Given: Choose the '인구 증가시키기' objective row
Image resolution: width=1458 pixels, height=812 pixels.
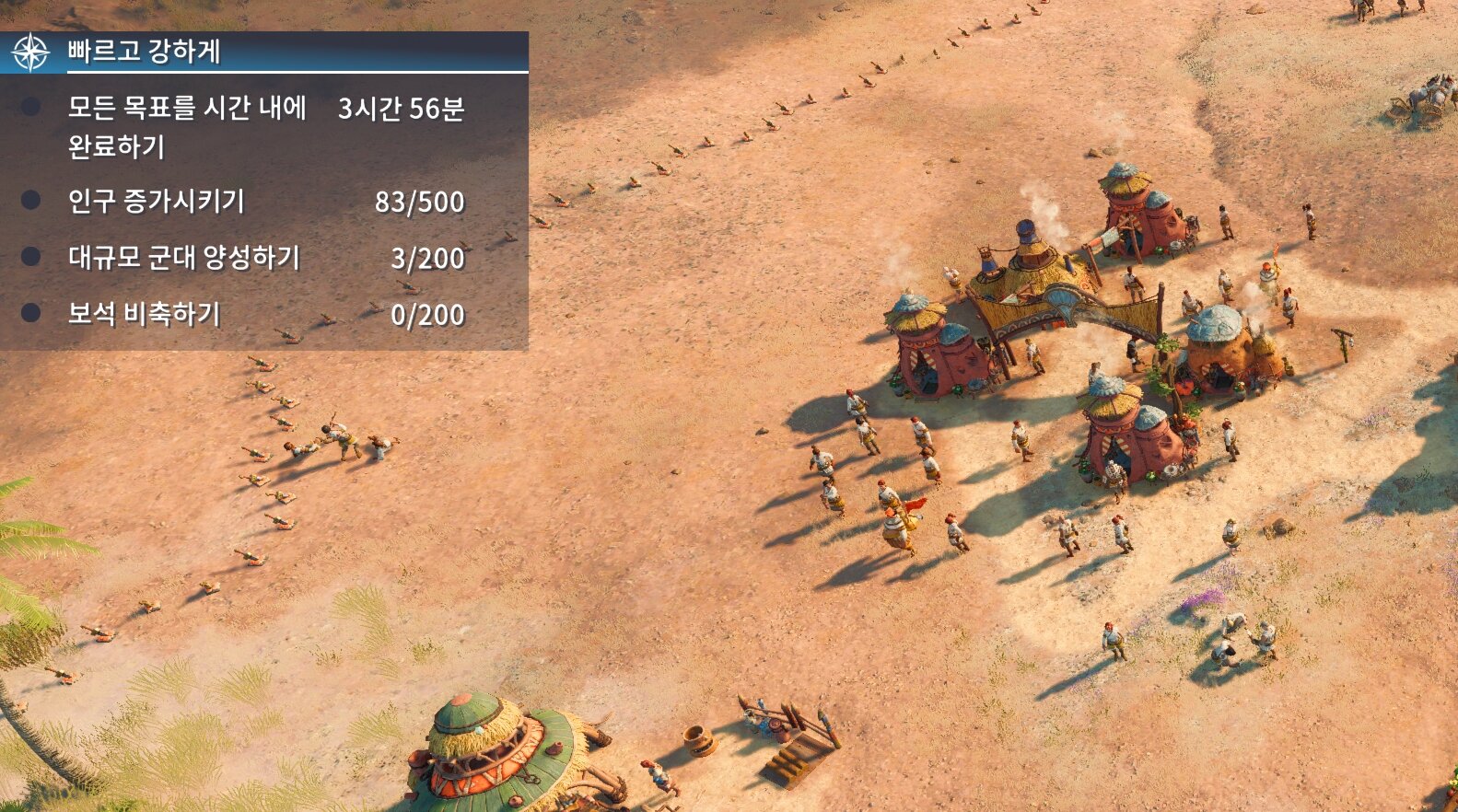Looking at the screenshot, I should click(x=157, y=201).
